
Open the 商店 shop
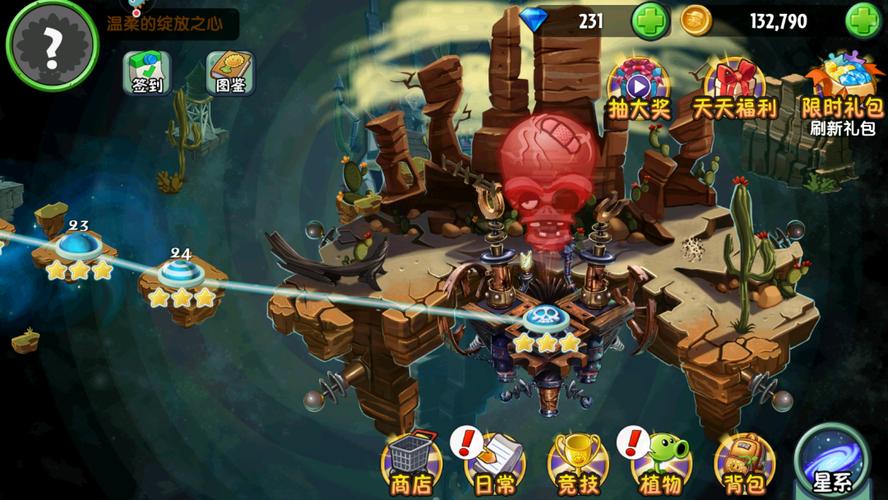411,463
